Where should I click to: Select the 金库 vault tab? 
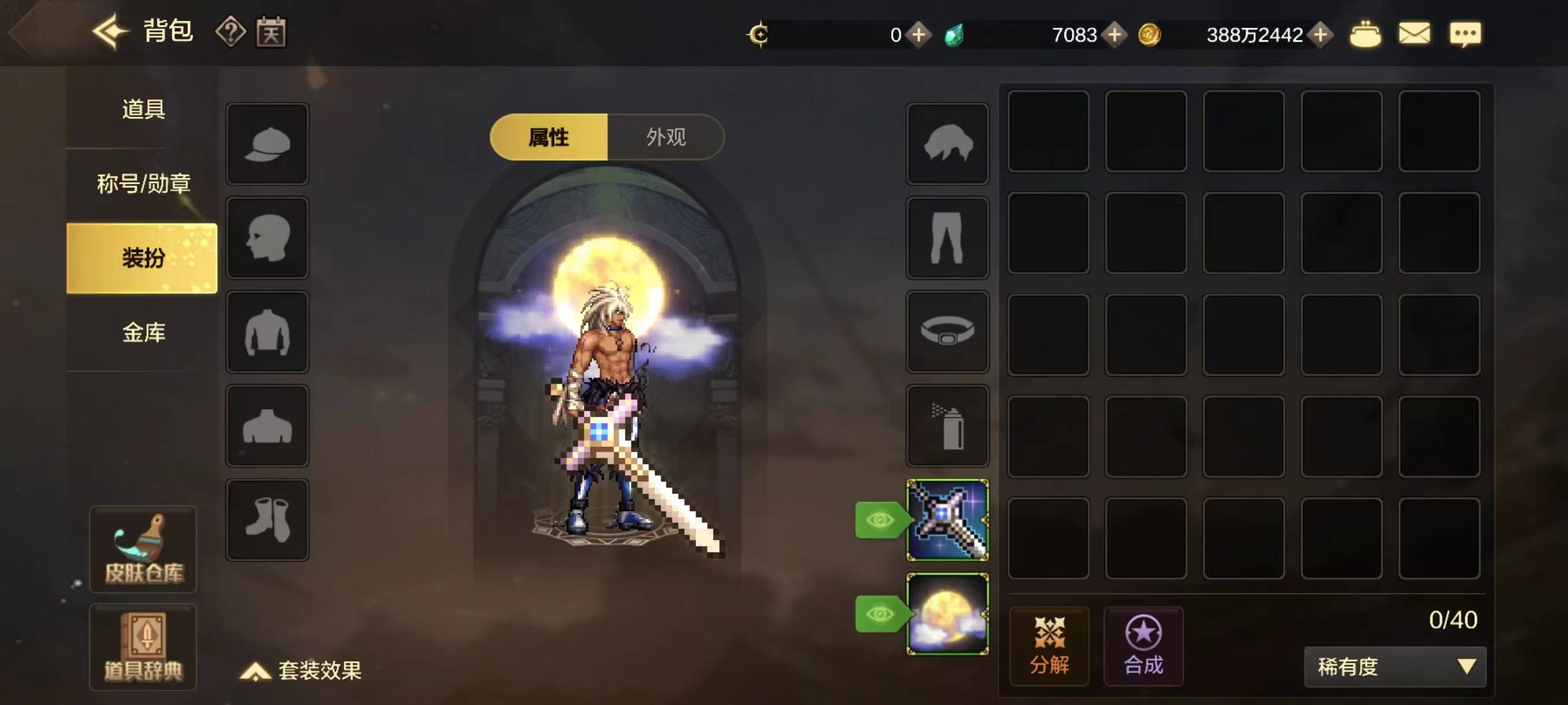click(143, 333)
